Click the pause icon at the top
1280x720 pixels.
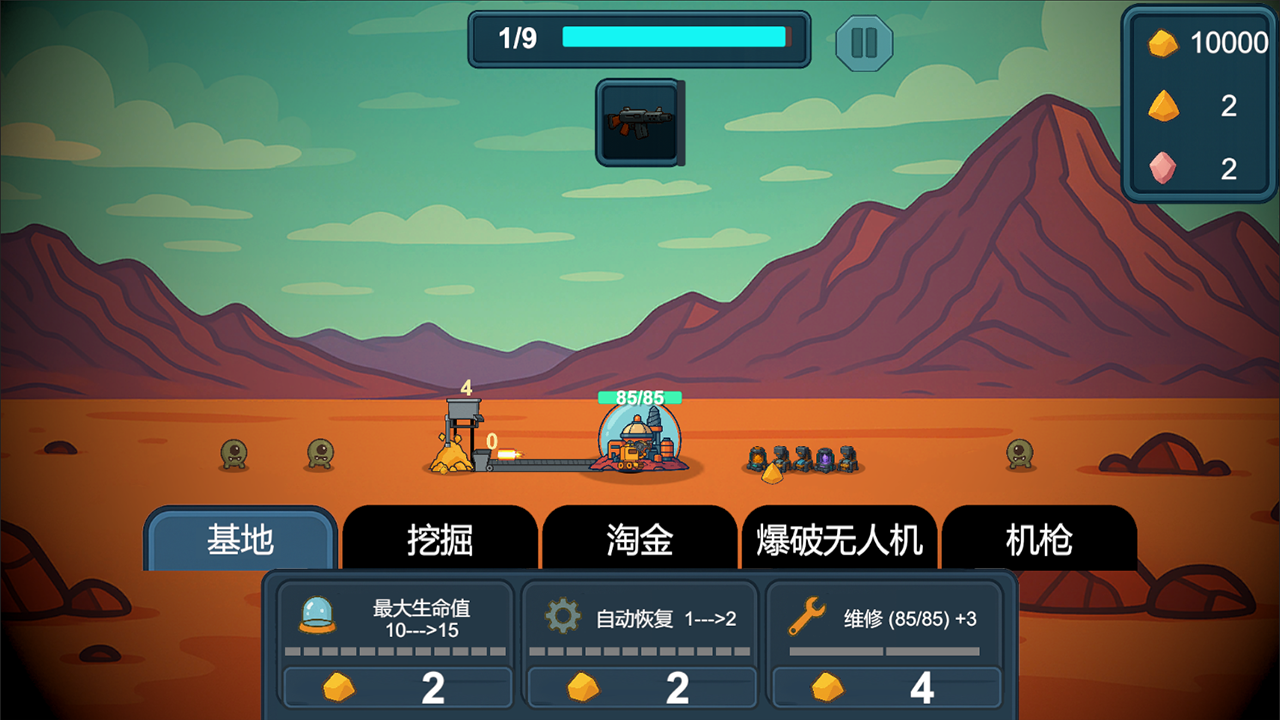pos(862,40)
